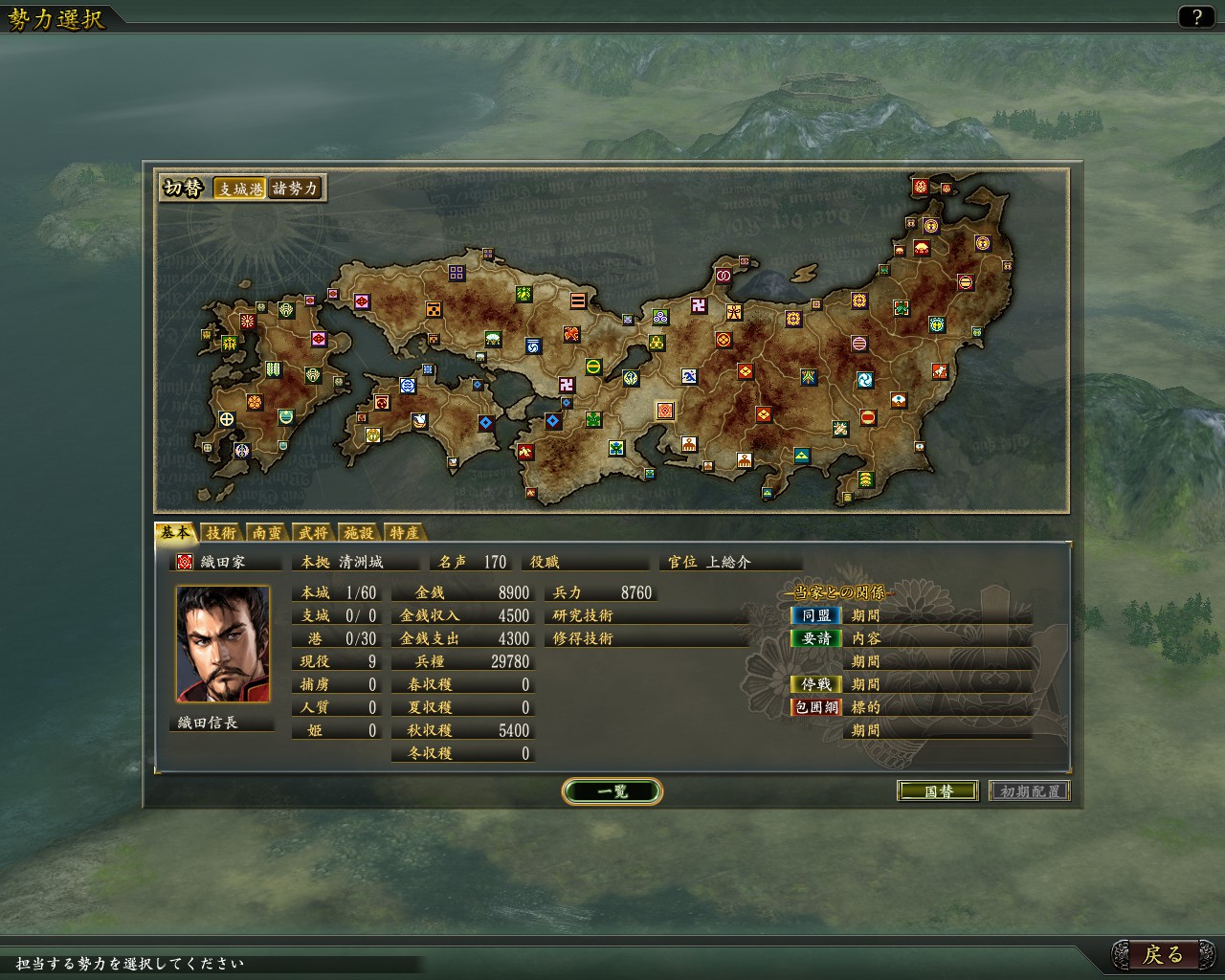Select the 施設 tab
Screen dimensions: 1225x980
click(x=359, y=533)
